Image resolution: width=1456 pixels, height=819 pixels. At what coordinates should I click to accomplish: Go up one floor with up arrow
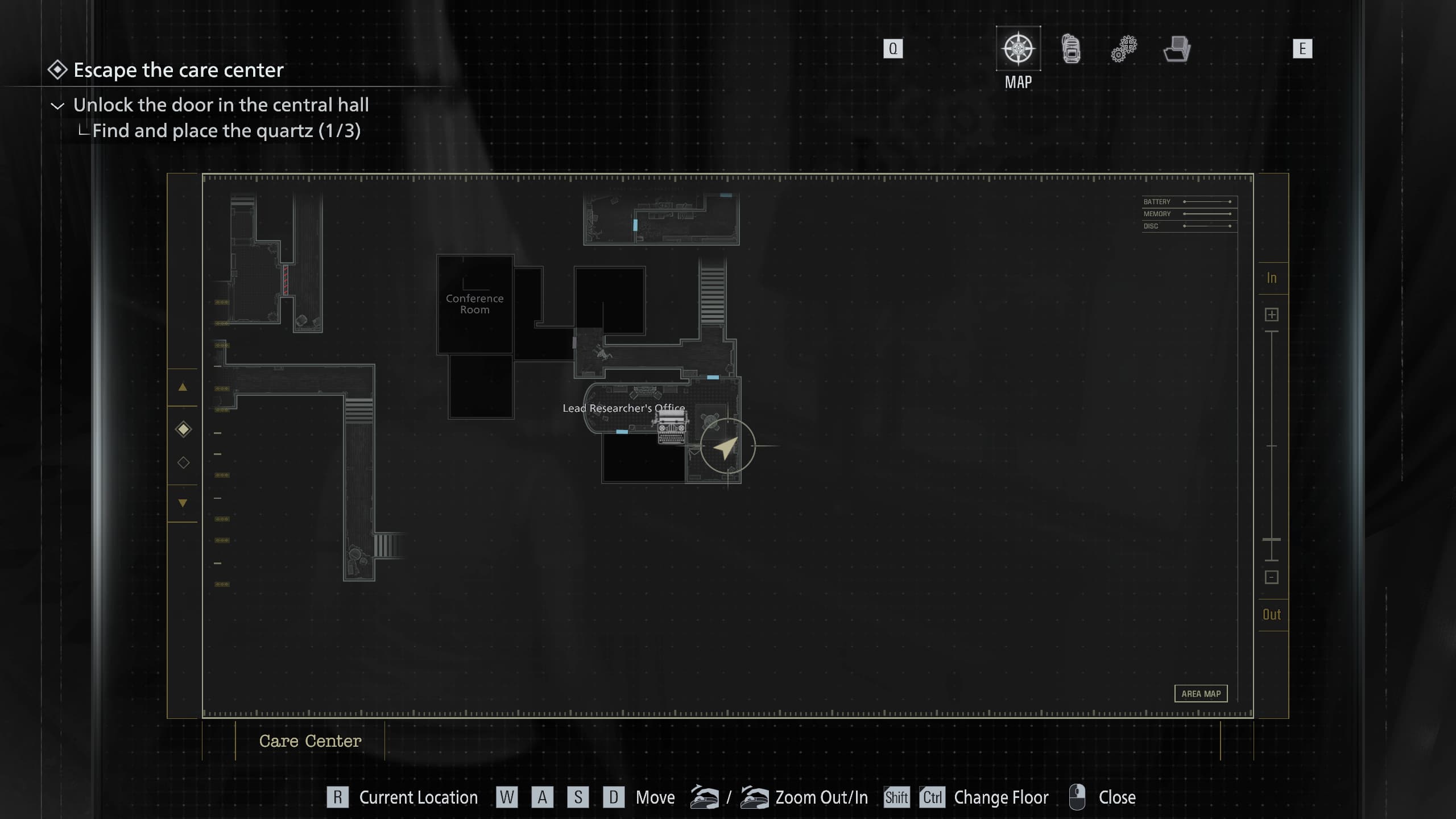[183, 387]
